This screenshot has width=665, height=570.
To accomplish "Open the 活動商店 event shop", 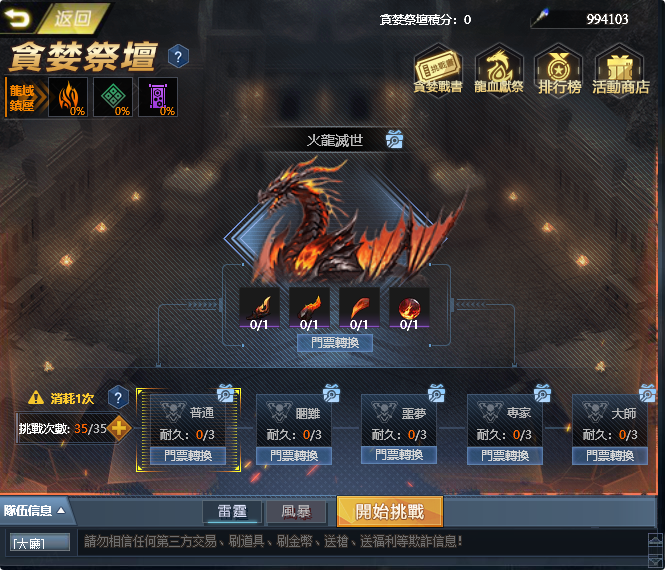I will coord(621,70).
